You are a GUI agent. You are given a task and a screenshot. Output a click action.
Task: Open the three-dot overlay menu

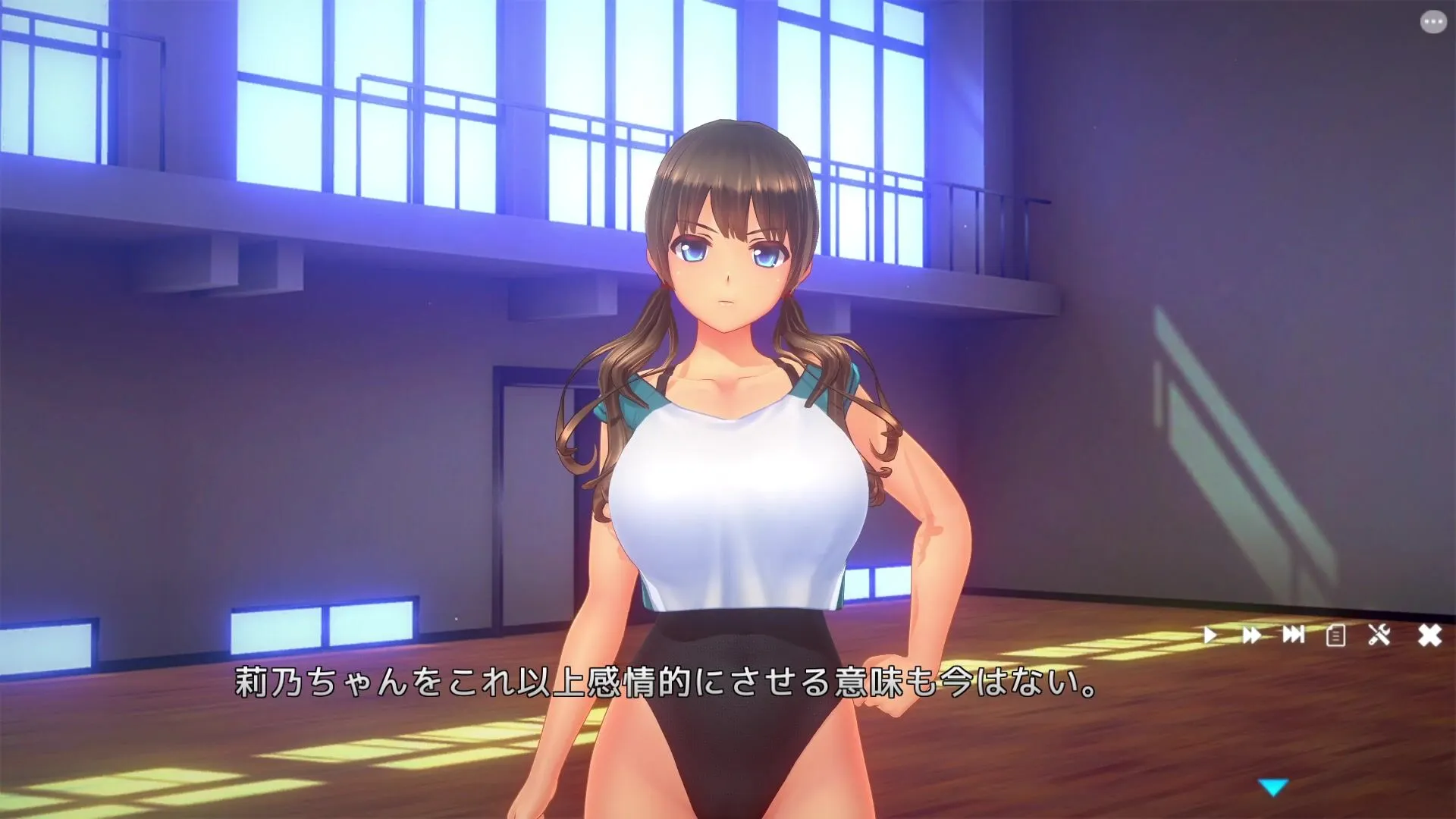1432,22
